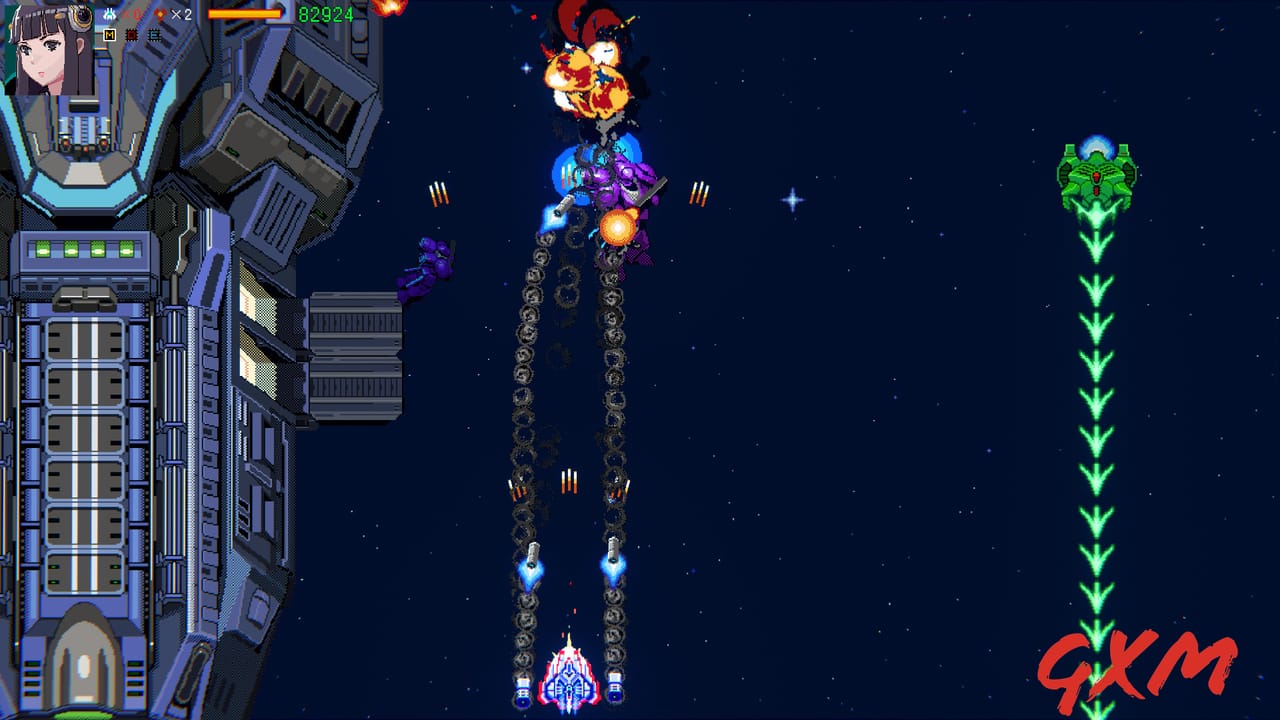Select the orange bomb stock icon
This screenshot has width=1280, height=720.
(x=161, y=14)
